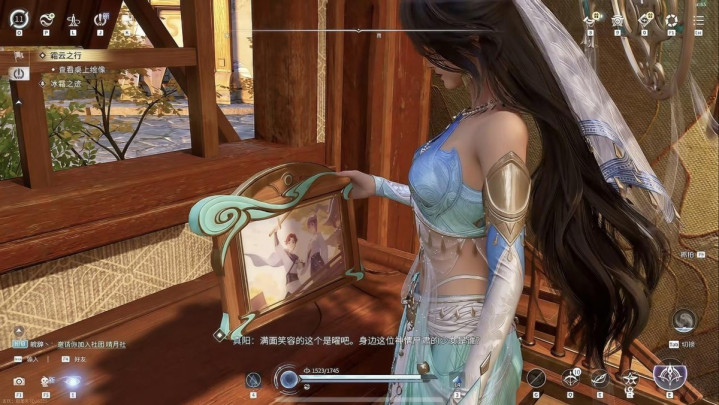719x405 pixels.
Task: Open the circular icon showing number 11
Action: click(19, 18)
